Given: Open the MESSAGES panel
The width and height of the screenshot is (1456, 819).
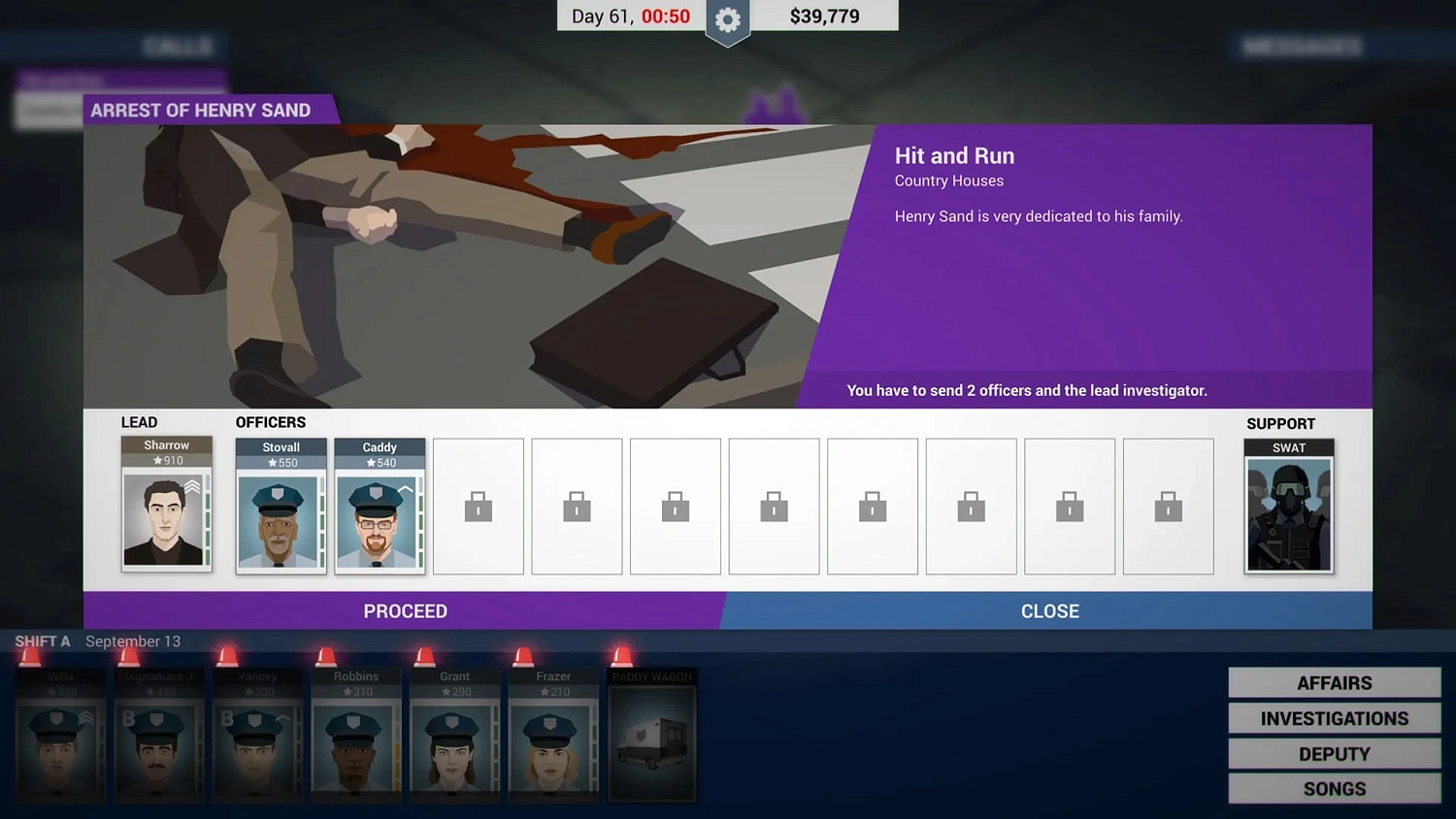Looking at the screenshot, I should point(1301,46).
